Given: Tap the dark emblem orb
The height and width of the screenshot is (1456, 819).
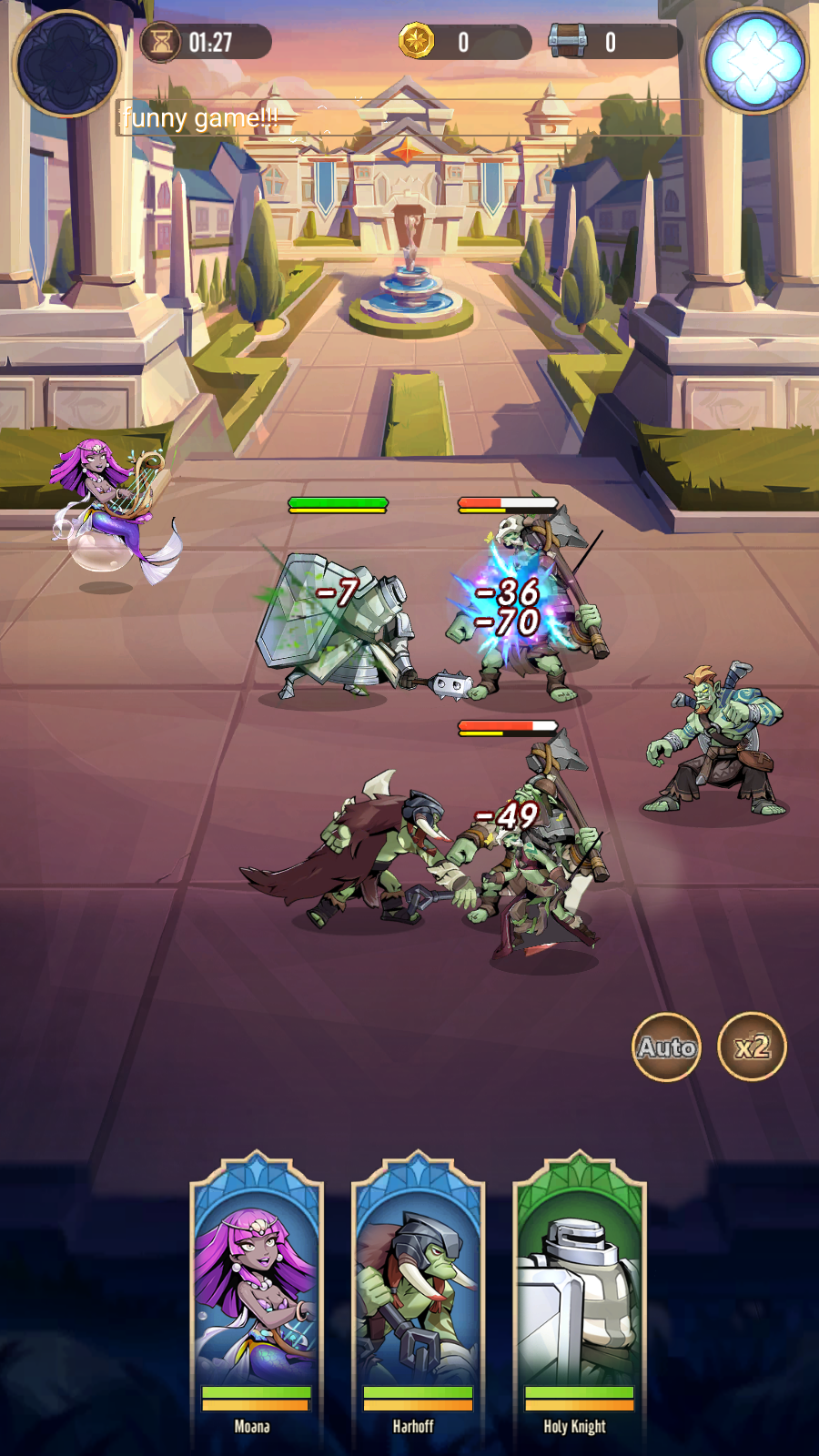Looking at the screenshot, I should coord(67,63).
